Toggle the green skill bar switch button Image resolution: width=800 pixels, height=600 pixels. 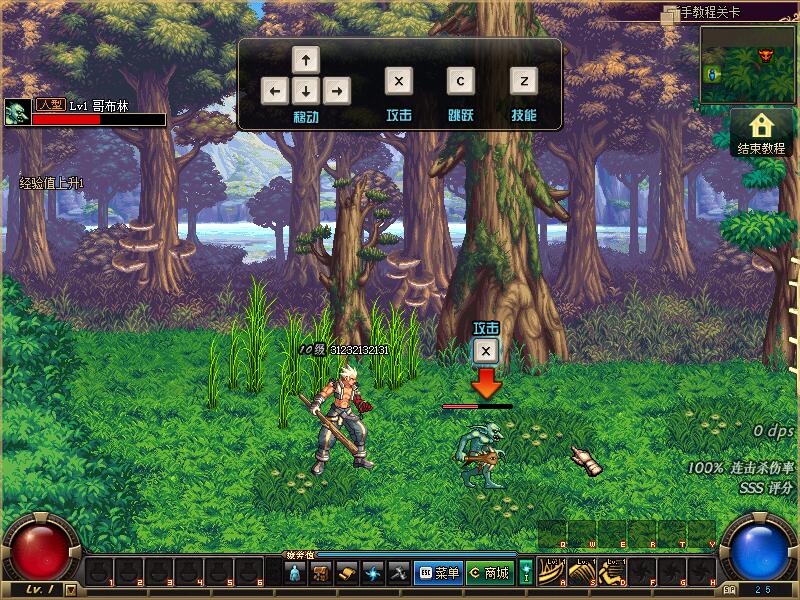526,573
